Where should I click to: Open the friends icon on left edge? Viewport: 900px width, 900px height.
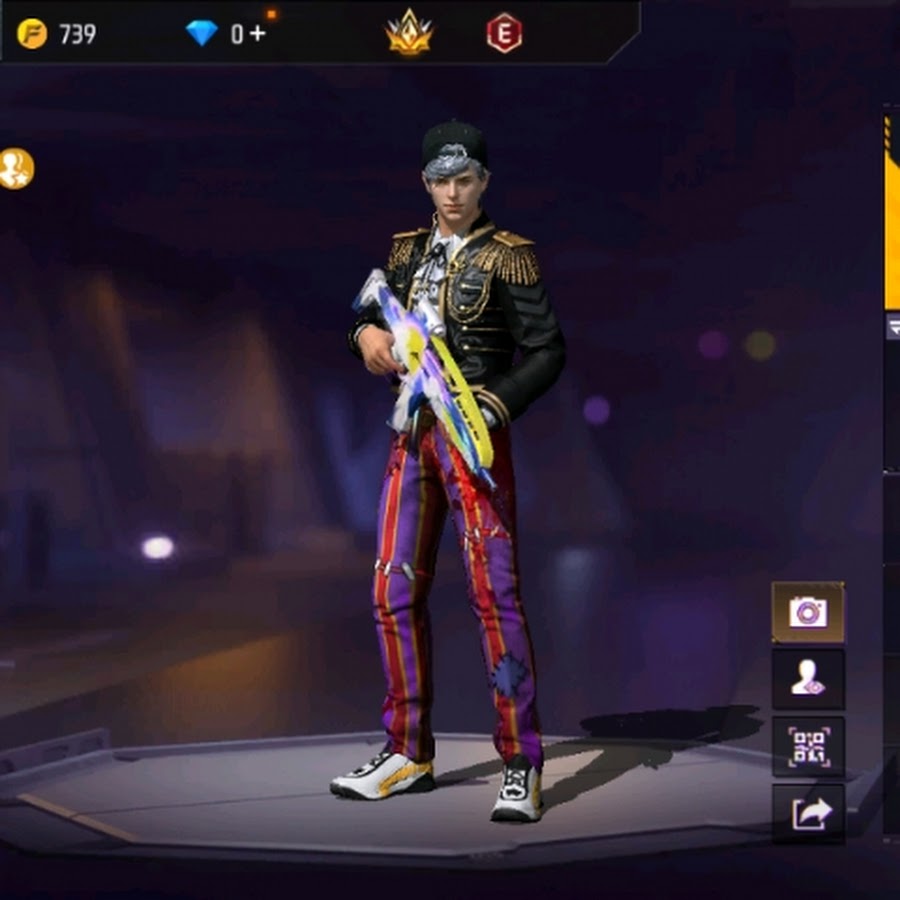[15, 168]
